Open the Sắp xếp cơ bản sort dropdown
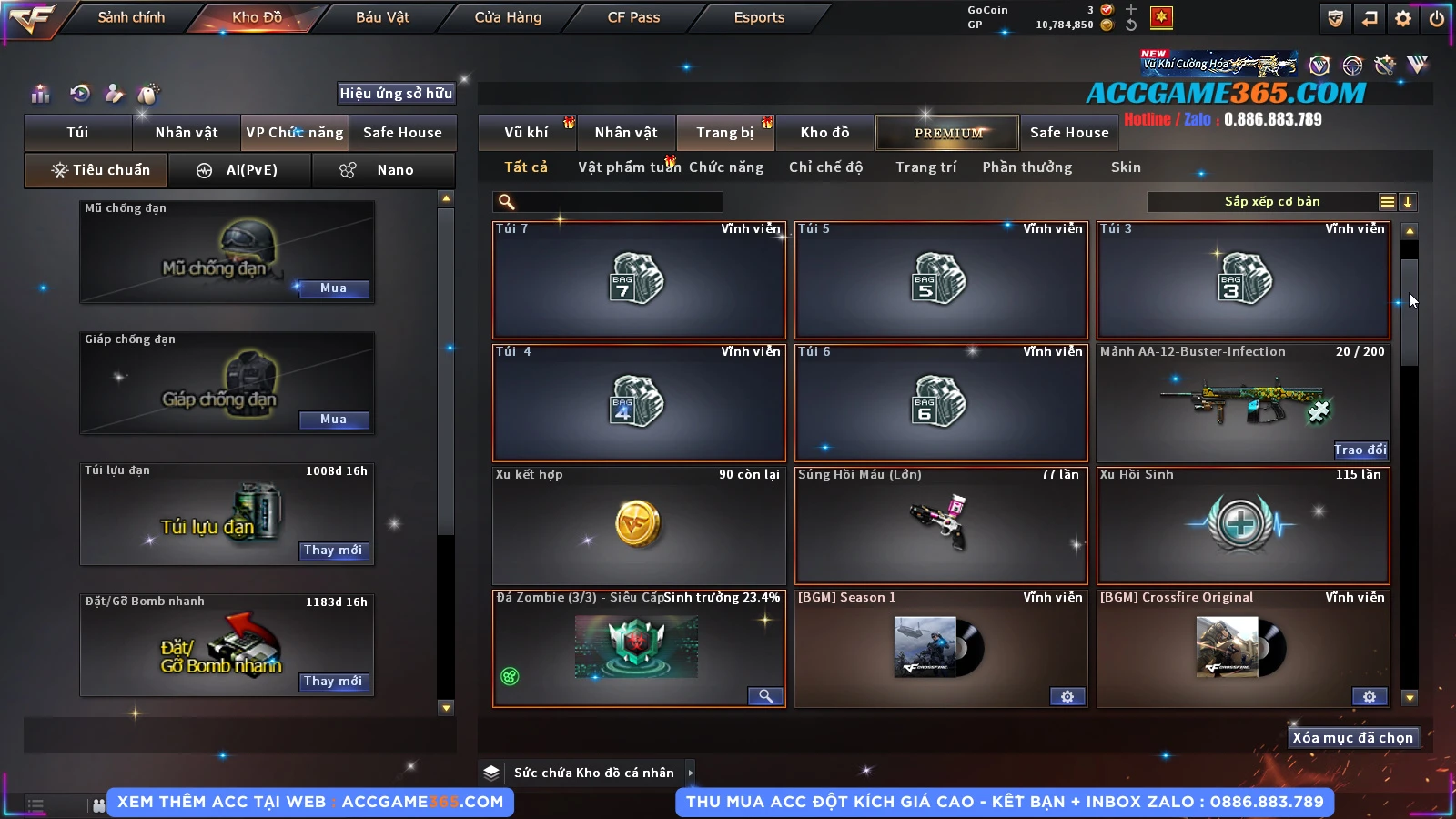This screenshot has height=819, width=1456. click(x=1270, y=202)
